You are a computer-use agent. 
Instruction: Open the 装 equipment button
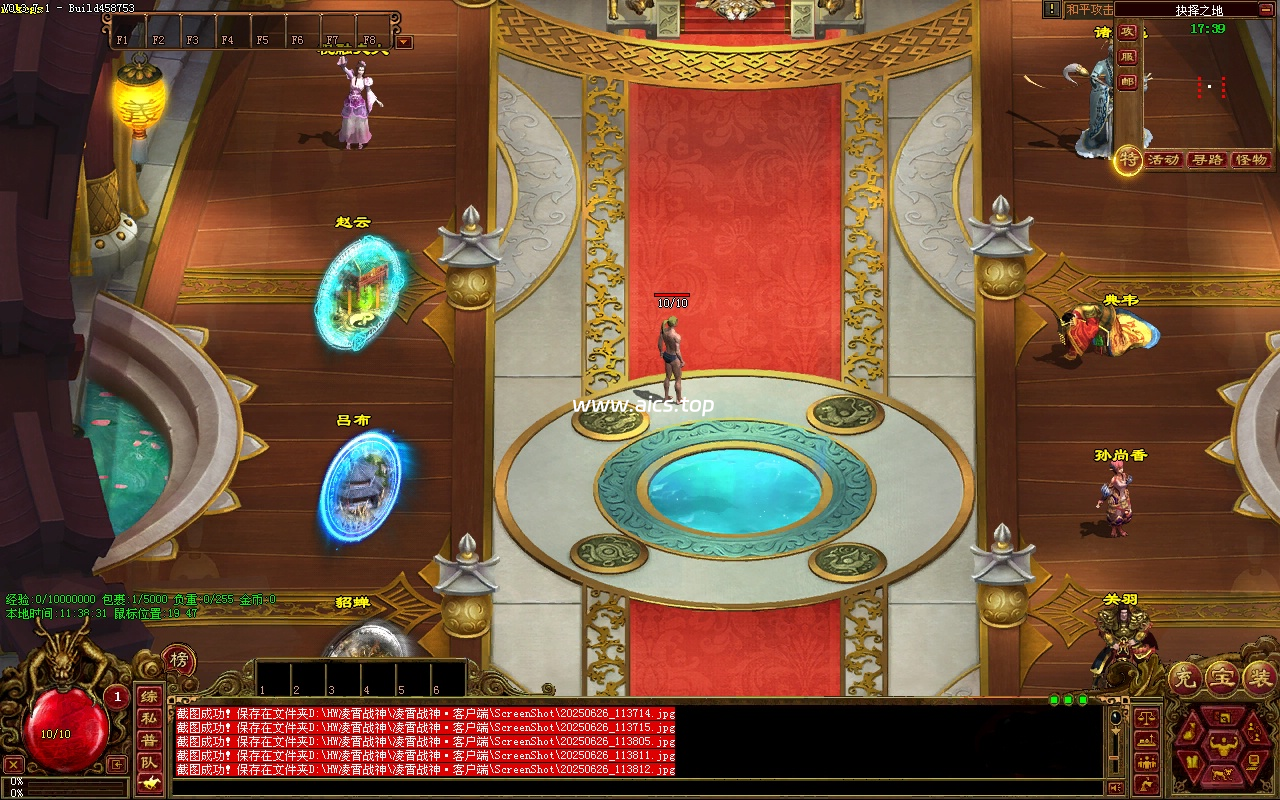1258,677
